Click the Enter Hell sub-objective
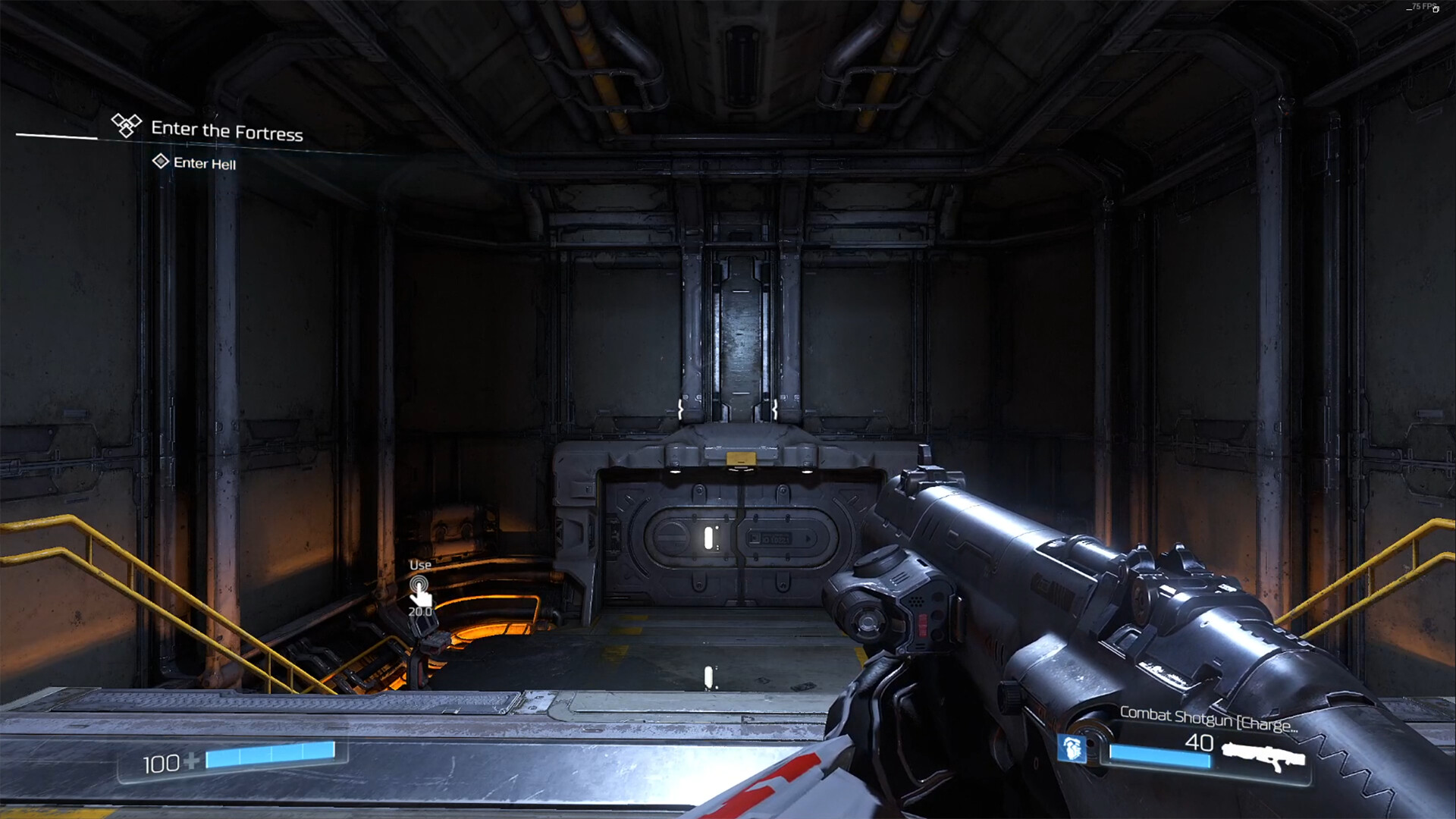Image resolution: width=1456 pixels, height=819 pixels. 204,163
